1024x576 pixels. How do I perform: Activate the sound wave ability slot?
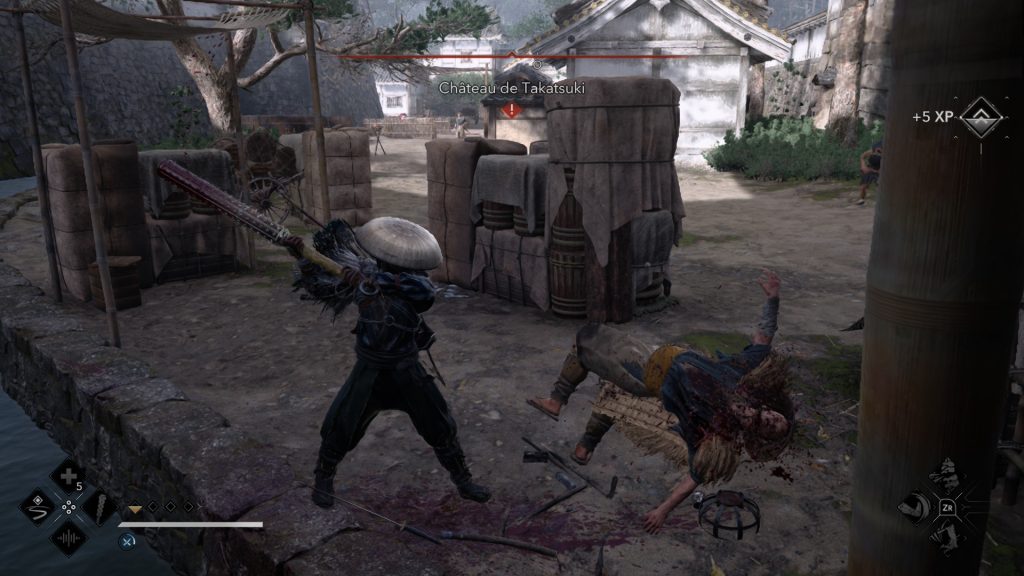pyautogui.click(x=68, y=538)
